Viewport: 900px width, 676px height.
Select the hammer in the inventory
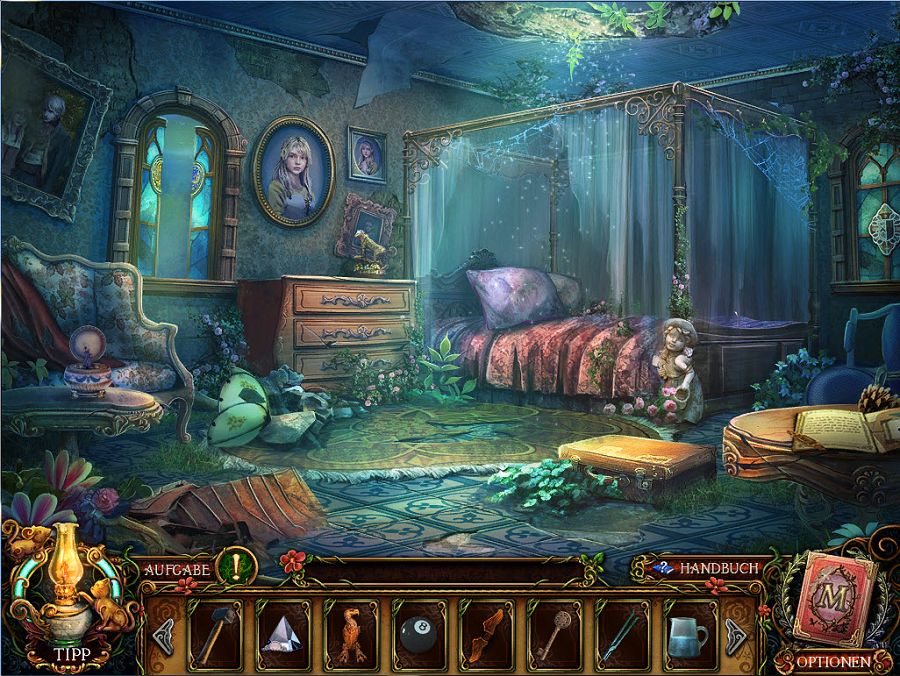pyautogui.click(x=216, y=634)
